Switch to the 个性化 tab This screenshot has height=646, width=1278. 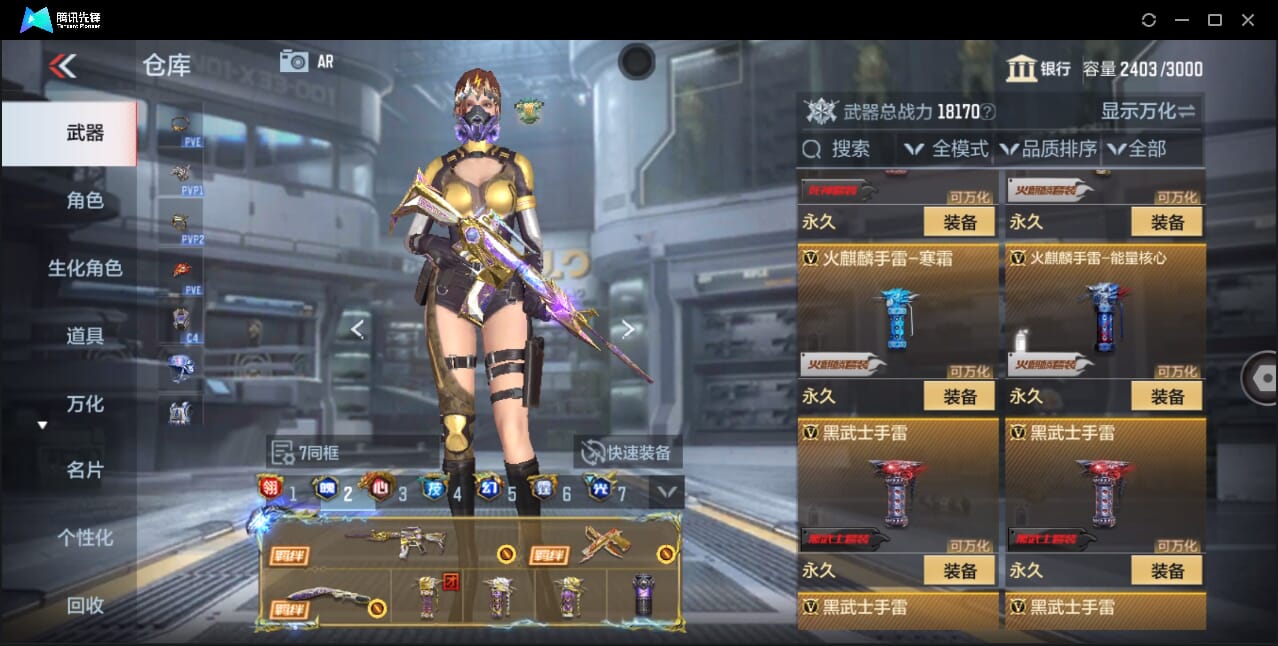[85, 538]
